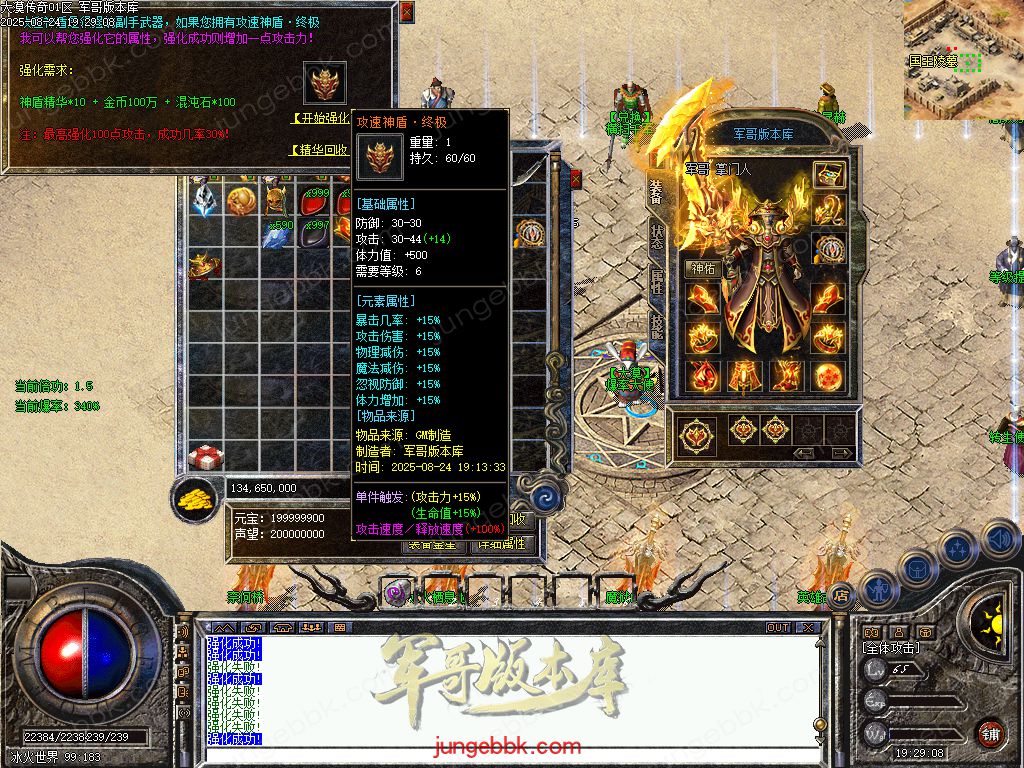The image size is (1024, 768).
Task: Click the right arrow under equipment panel
Action: point(842,453)
